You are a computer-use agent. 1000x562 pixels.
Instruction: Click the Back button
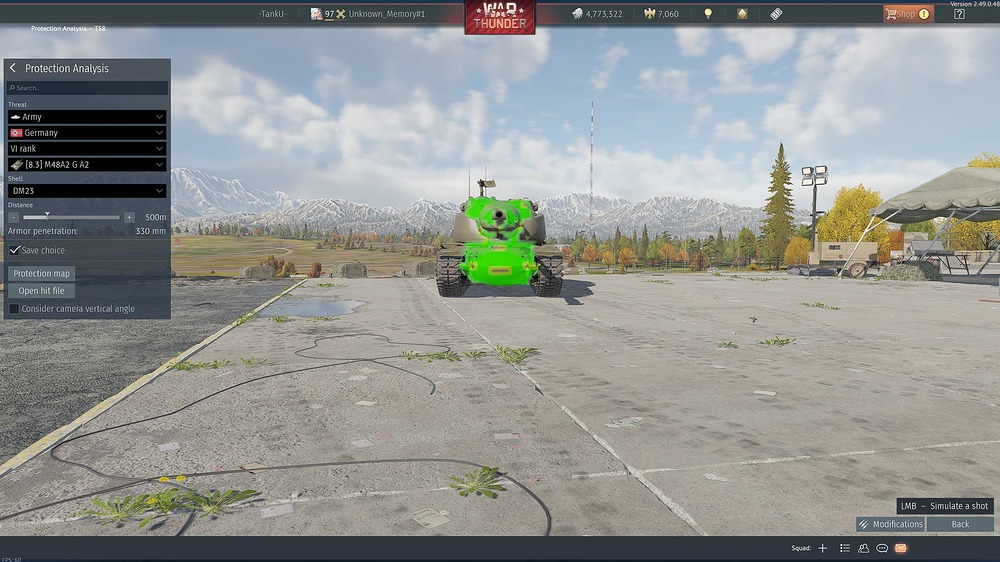pos(960,524)
